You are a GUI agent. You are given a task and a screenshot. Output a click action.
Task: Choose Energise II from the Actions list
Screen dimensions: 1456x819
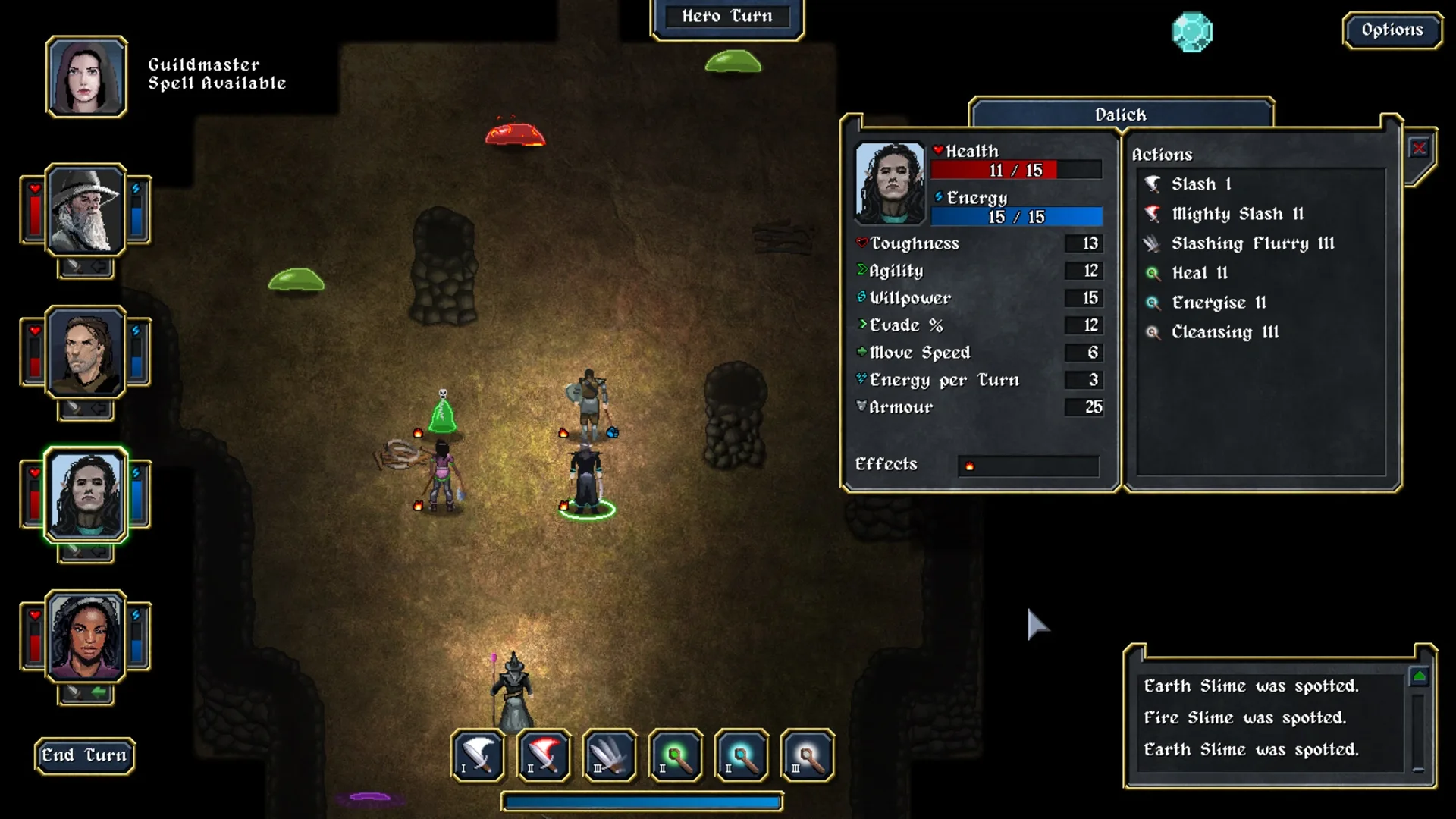point(1219,303)
